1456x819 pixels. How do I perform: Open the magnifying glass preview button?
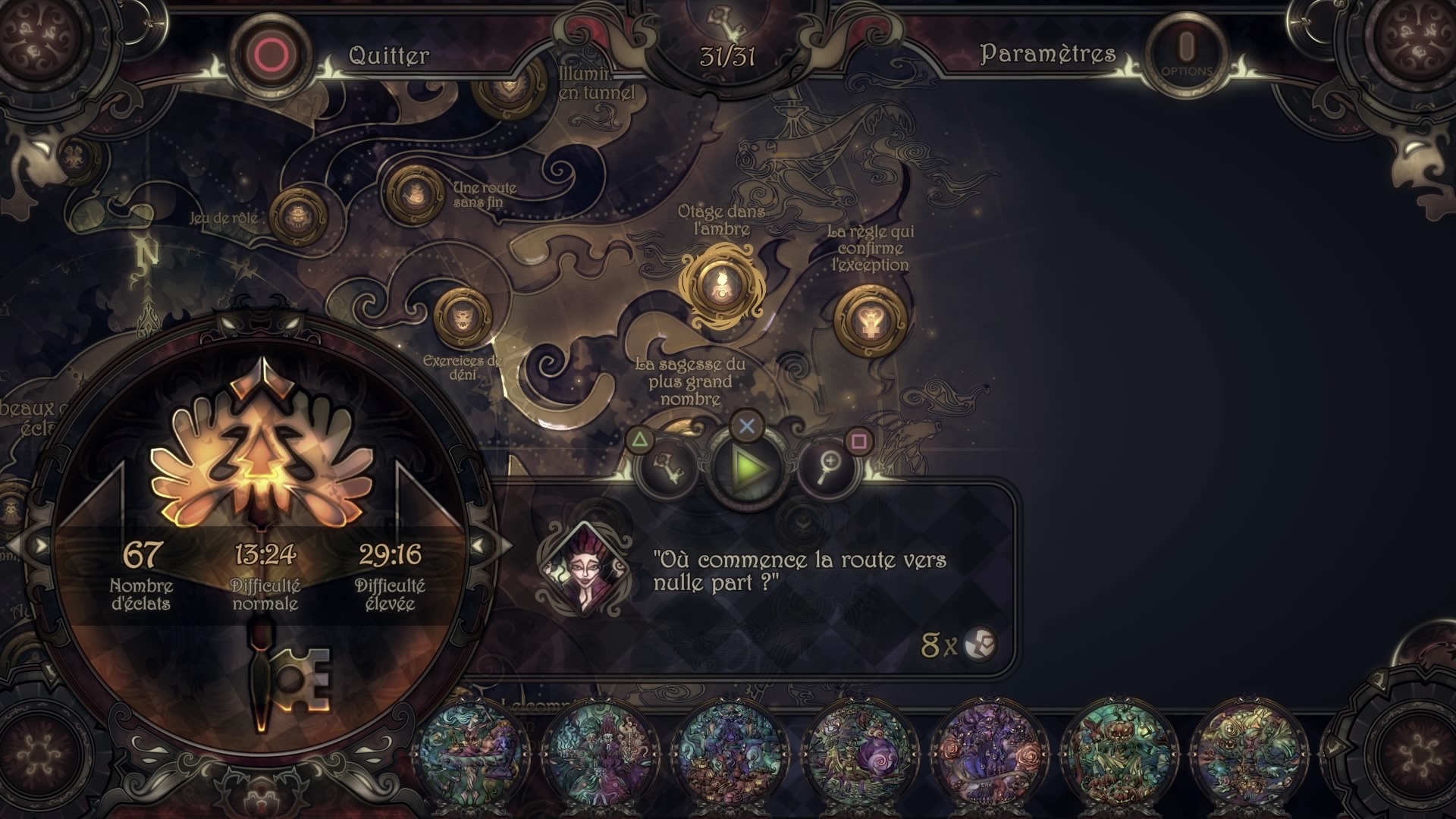tap(827, 467)
